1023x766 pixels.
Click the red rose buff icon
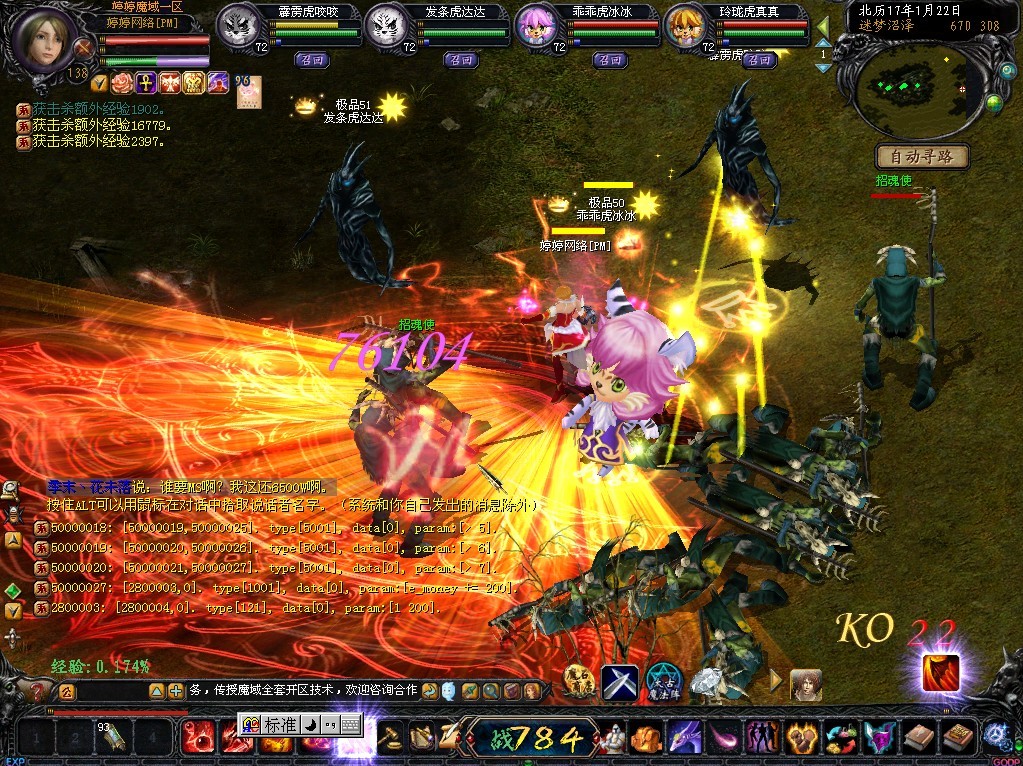point(121,83)
